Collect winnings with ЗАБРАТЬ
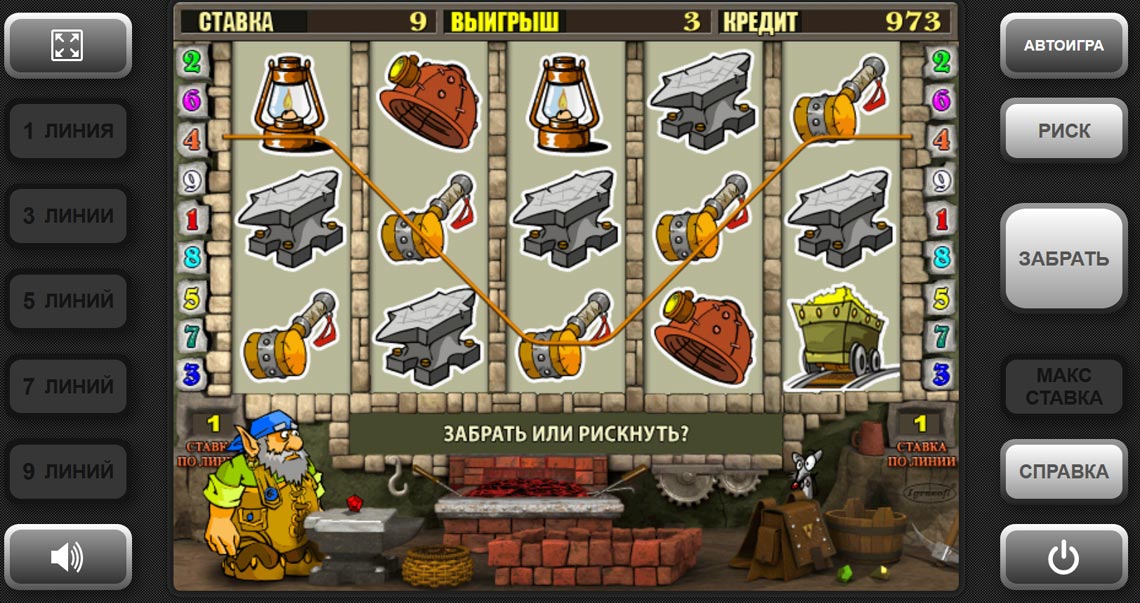The height and width of the screenshot is (603, 1140). pyautogui.click(x=1063, y=258)
